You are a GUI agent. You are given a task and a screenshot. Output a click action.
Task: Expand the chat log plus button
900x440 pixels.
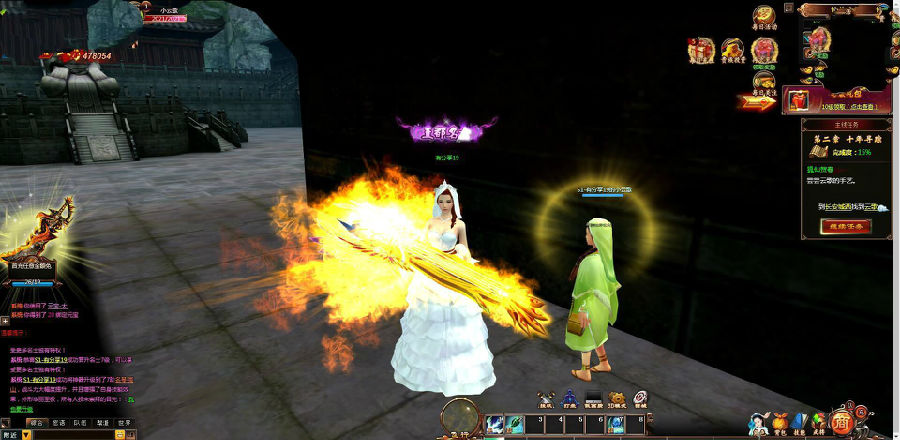pos(5,320)
